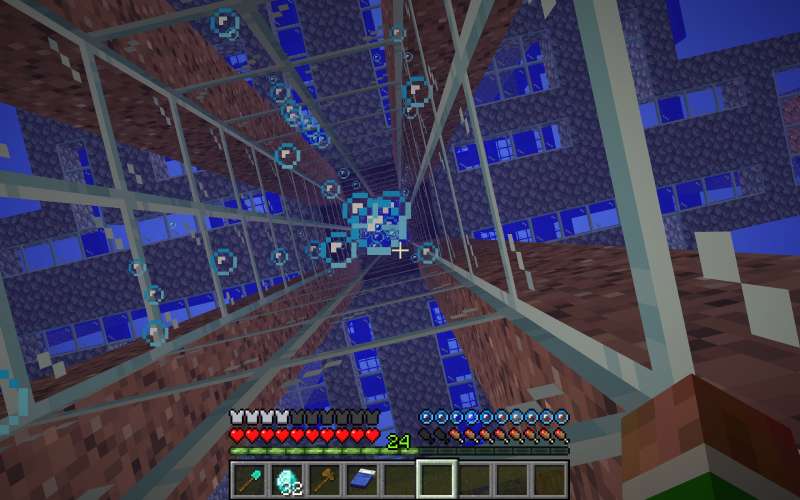This screenshot has height=500, width=800.
Task: Select the stack of 32 diamonds
Action: 287,479
